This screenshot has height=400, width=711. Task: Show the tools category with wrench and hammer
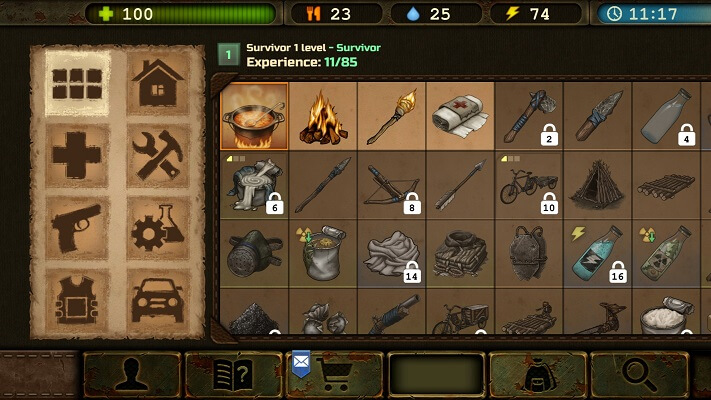pyautogui.click(x=161, y=155)
